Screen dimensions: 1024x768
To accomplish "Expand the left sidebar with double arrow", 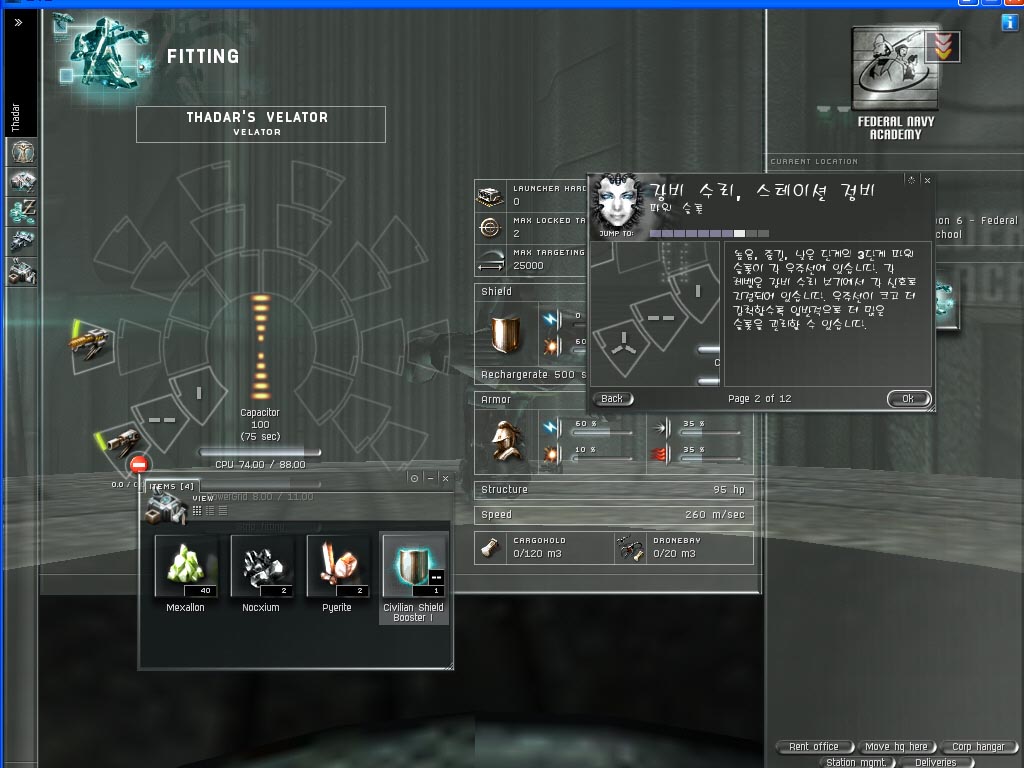I will (18, 22).
